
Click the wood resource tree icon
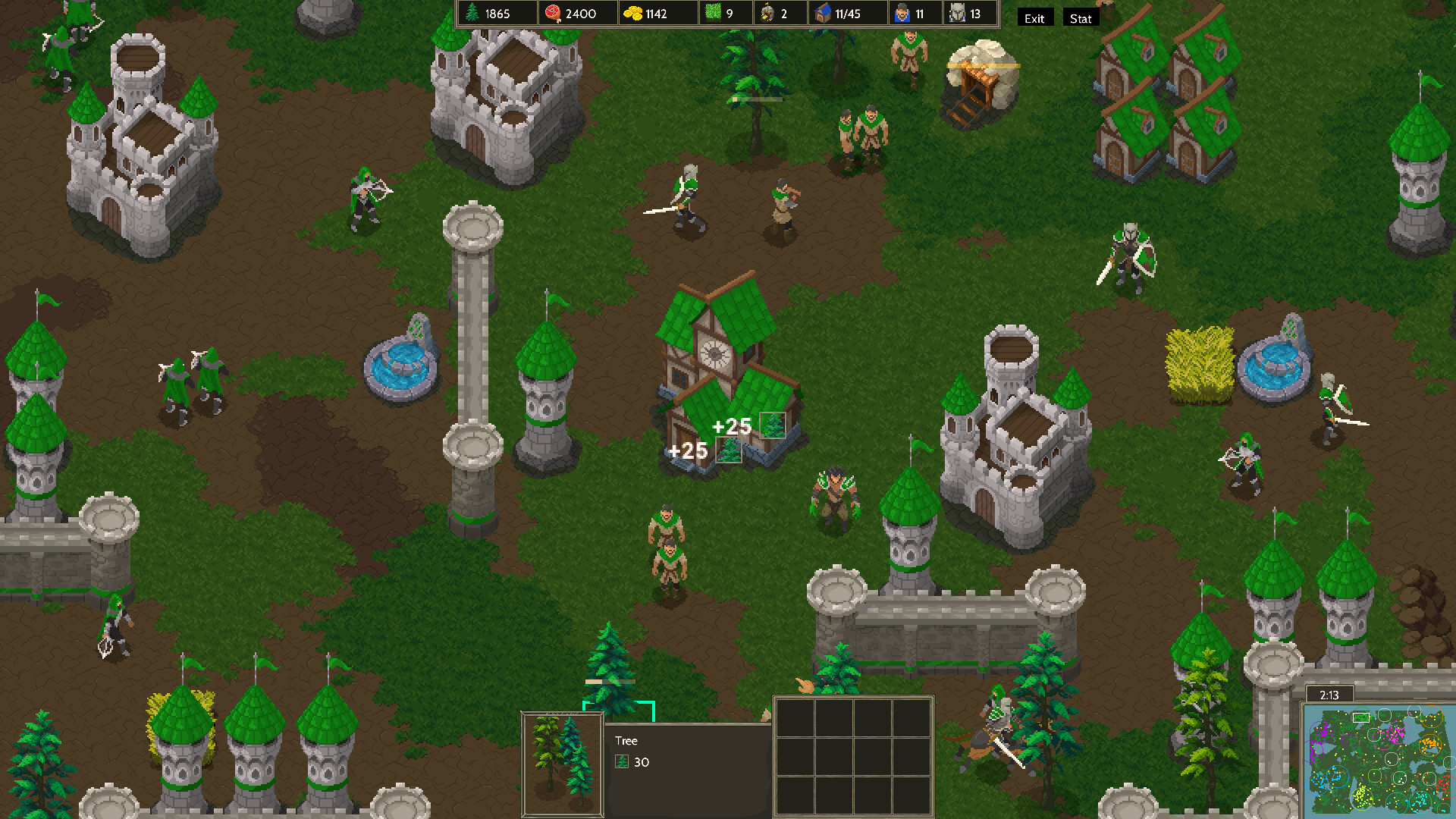(x=472, y=13)
